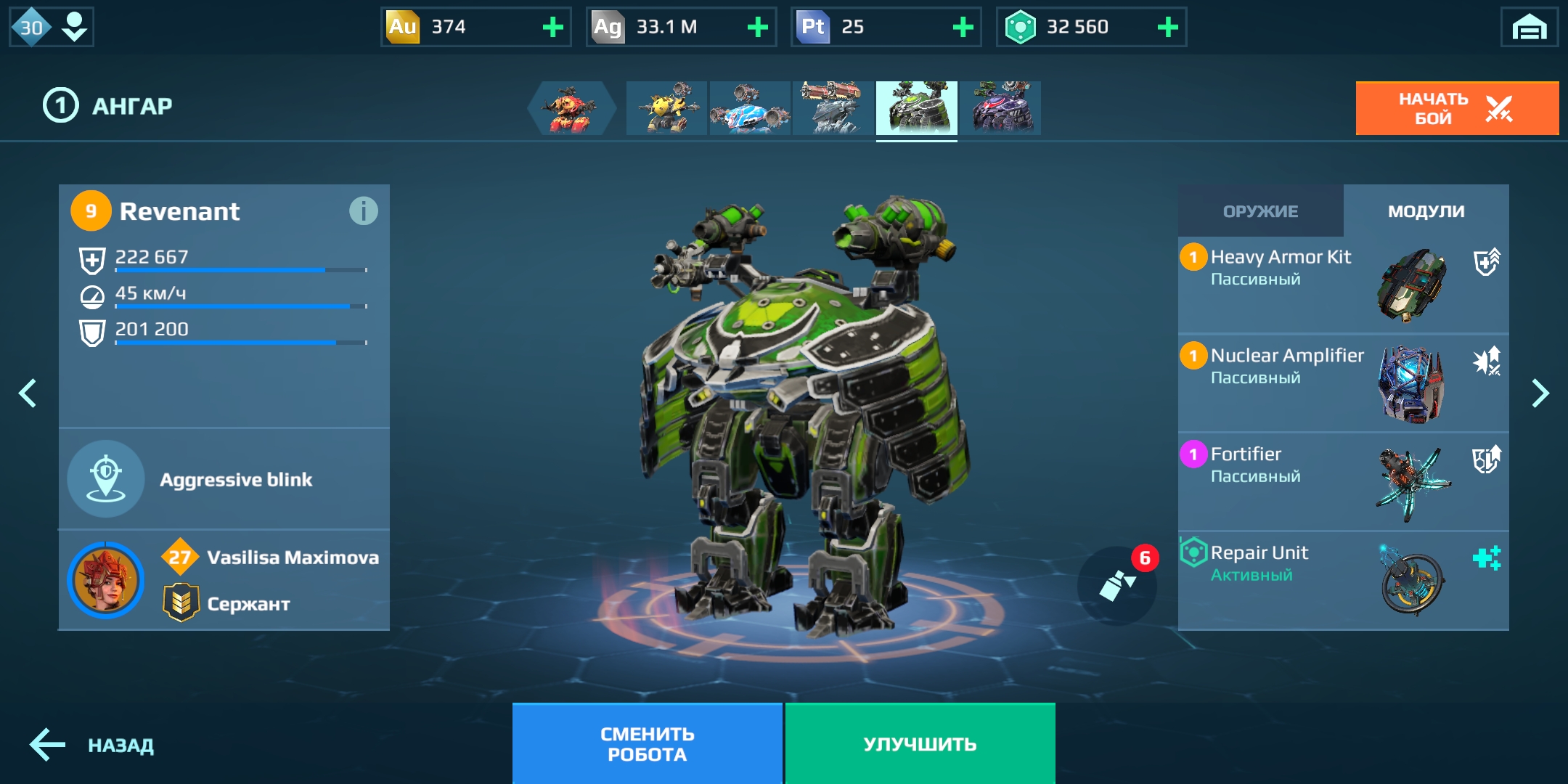This screenshot has width=1568, height=784.
Task: Upgrade robot with УЛУЧШИТЬ button
Action: tap(920, 744)
